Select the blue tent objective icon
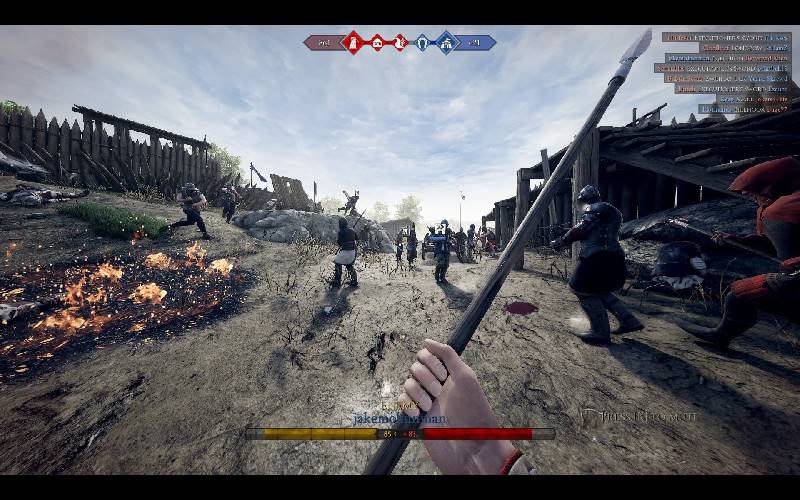The height and width of the screenshot is (500, 800). (446, 42)
